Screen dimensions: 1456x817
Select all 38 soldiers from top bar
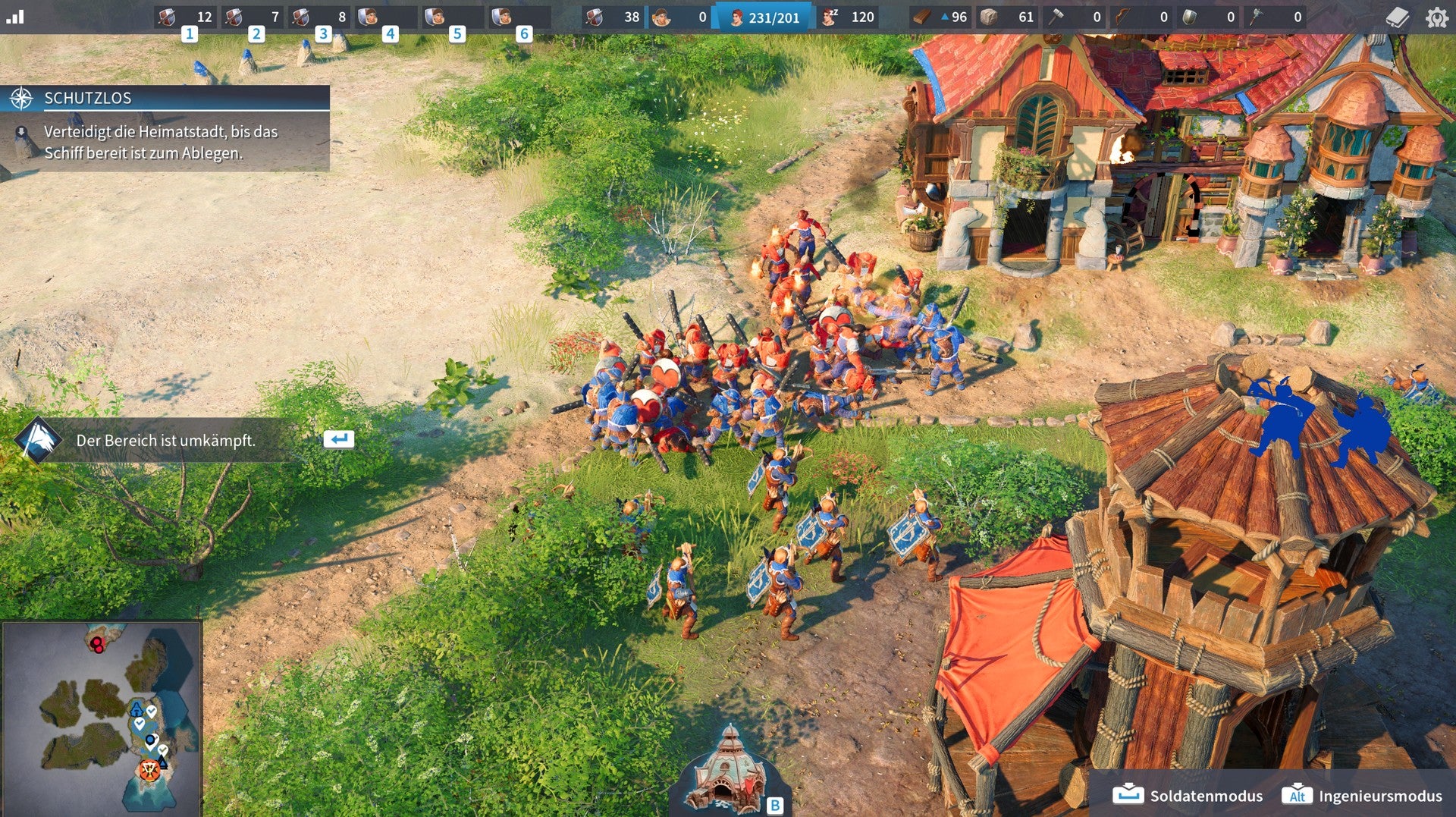click(x=613, y=17)
